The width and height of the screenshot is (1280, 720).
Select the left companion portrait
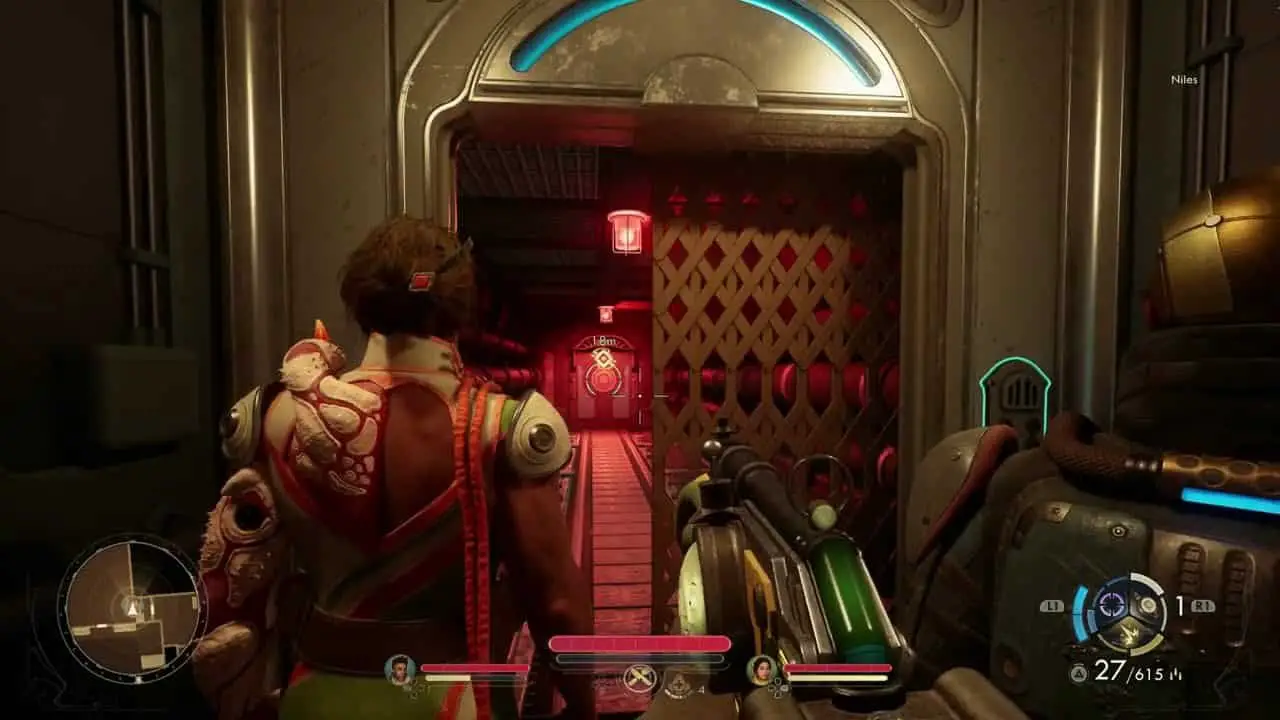click(x=401, y=669)
